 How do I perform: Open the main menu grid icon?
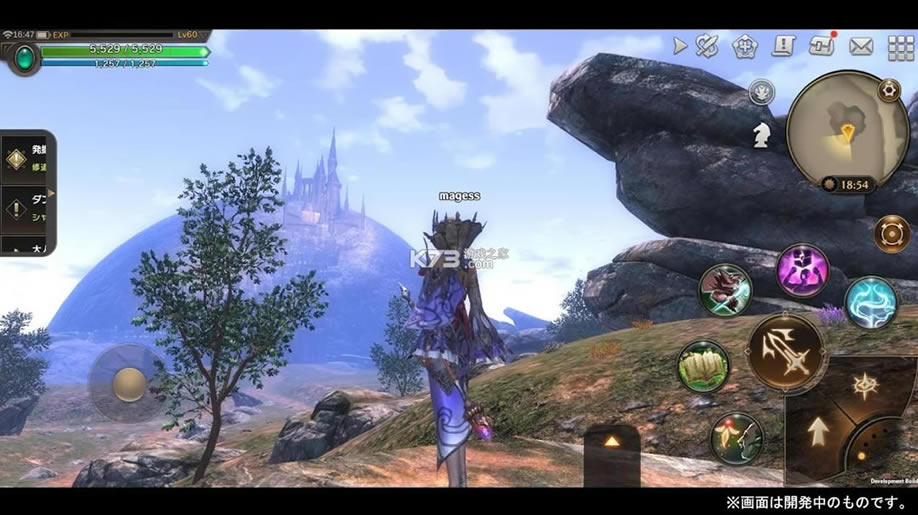click(900, 47)
